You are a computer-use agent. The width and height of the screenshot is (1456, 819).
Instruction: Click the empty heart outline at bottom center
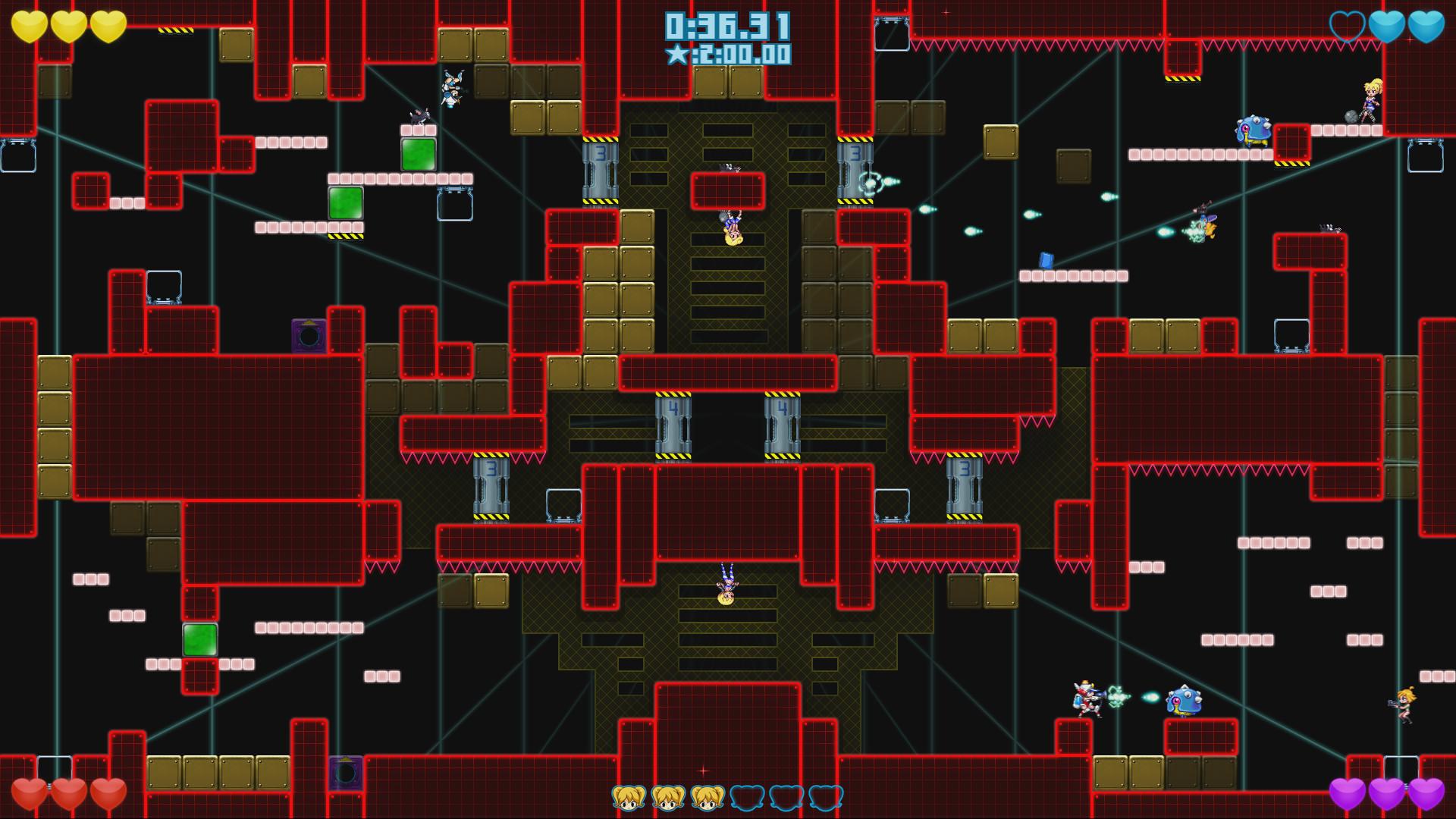(748, 796)
